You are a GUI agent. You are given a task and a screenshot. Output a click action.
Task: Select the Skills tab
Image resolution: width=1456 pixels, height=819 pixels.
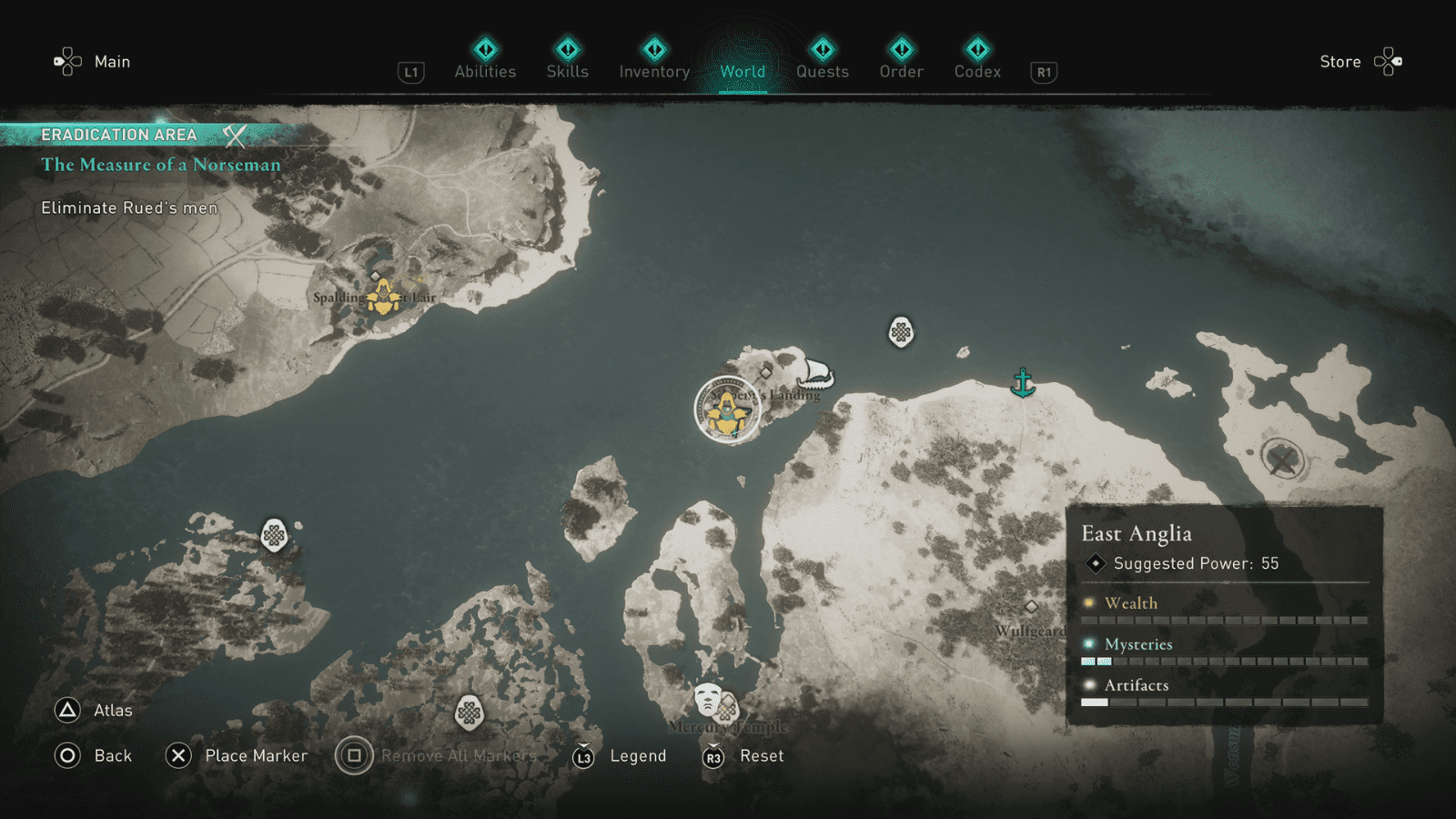tap(566, 72)
